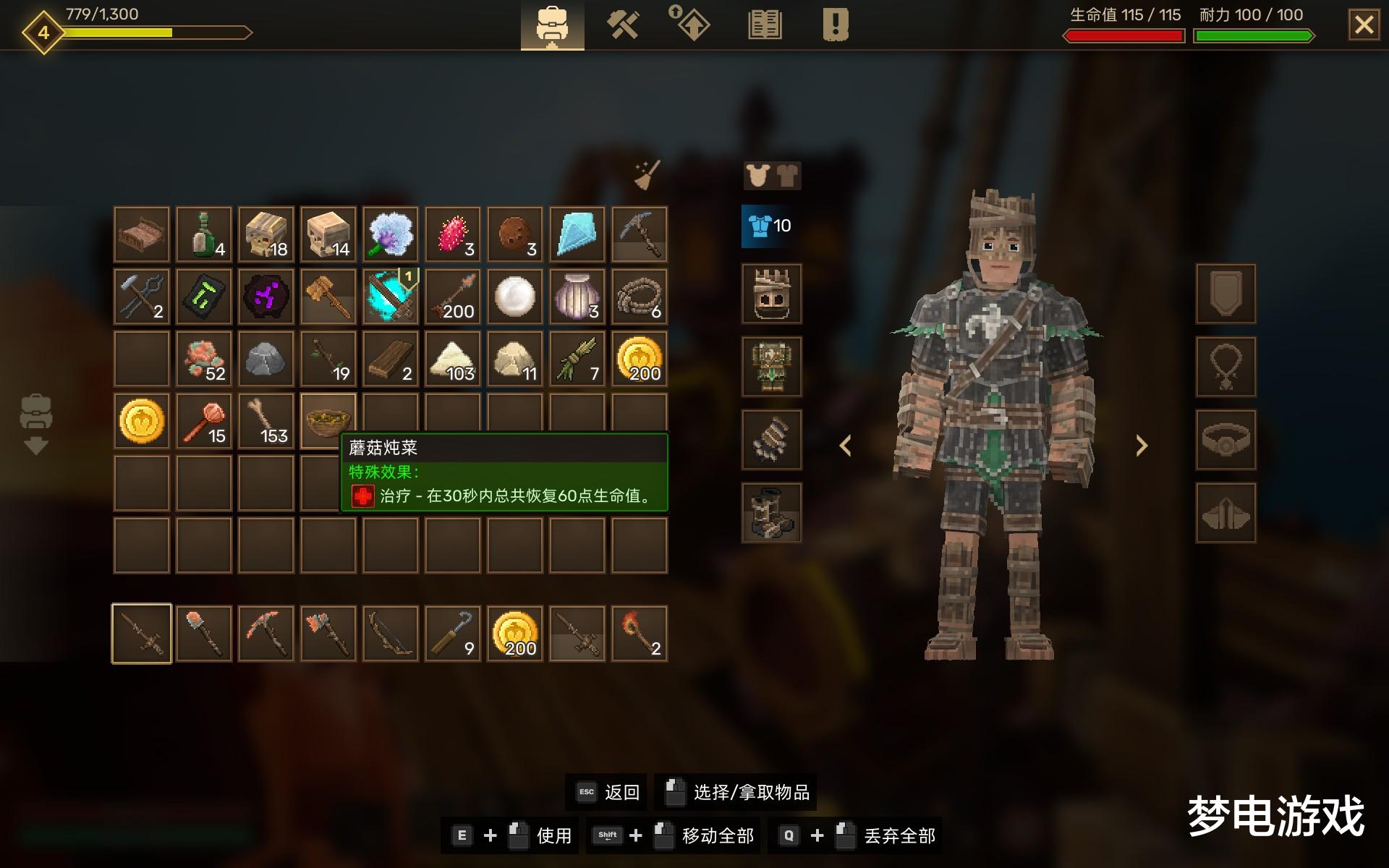Close the inventory with the X button

coord(1364,25)
